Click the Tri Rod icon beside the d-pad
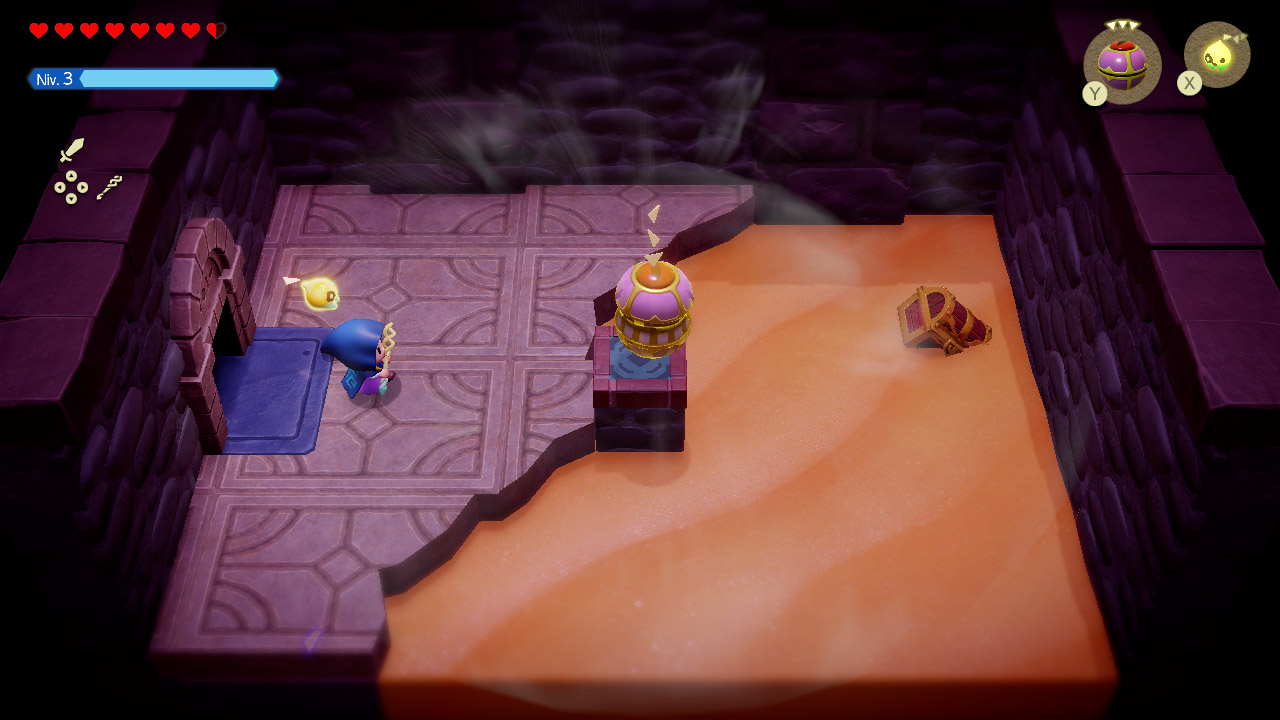The height and width of the screenshot is (720, 1280). coord(109,187)
